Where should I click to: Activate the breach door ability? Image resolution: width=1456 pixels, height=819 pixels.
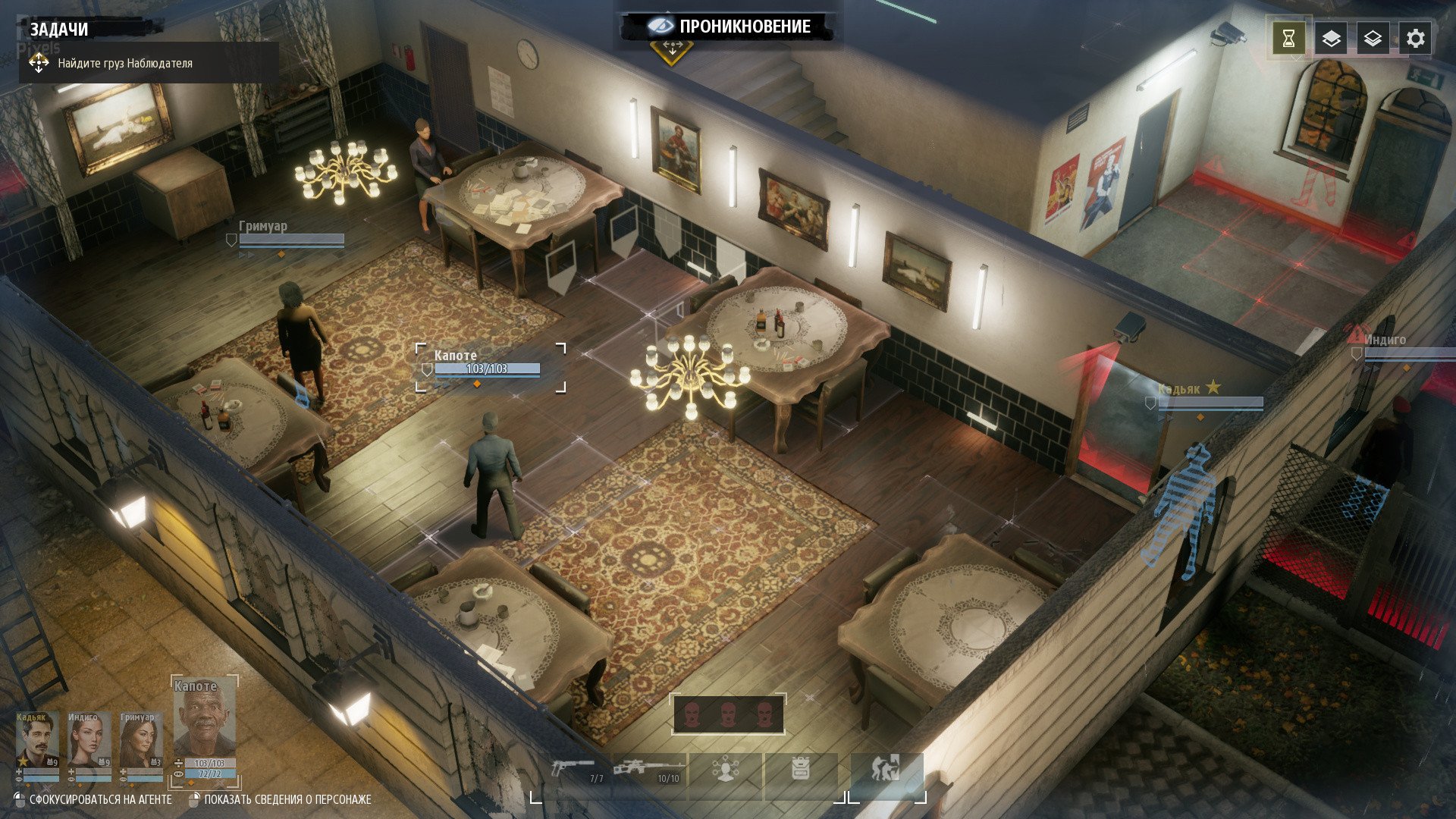coord(886,773)
